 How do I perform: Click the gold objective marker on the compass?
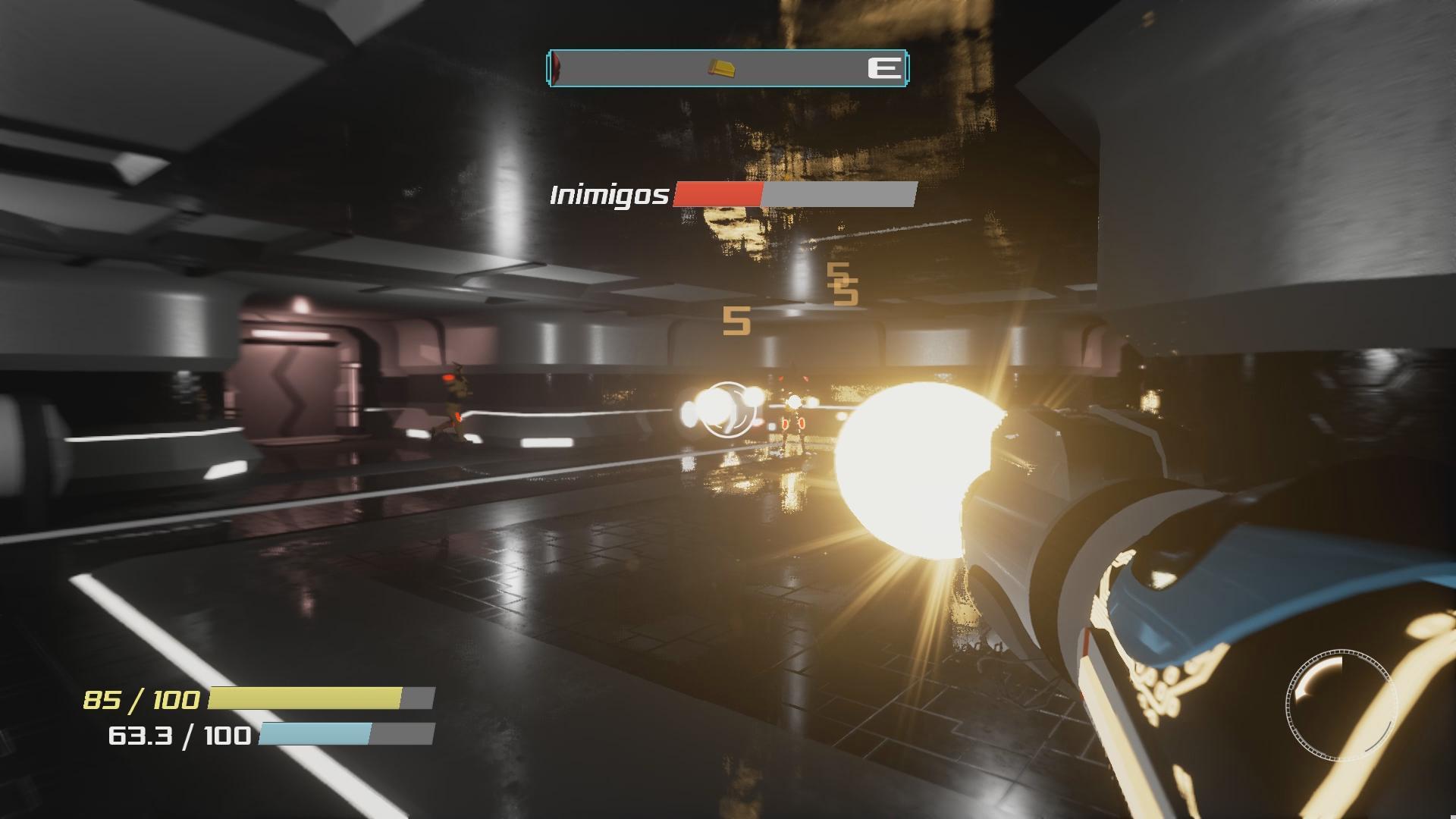pyautogui.click(x=722, y=68)
